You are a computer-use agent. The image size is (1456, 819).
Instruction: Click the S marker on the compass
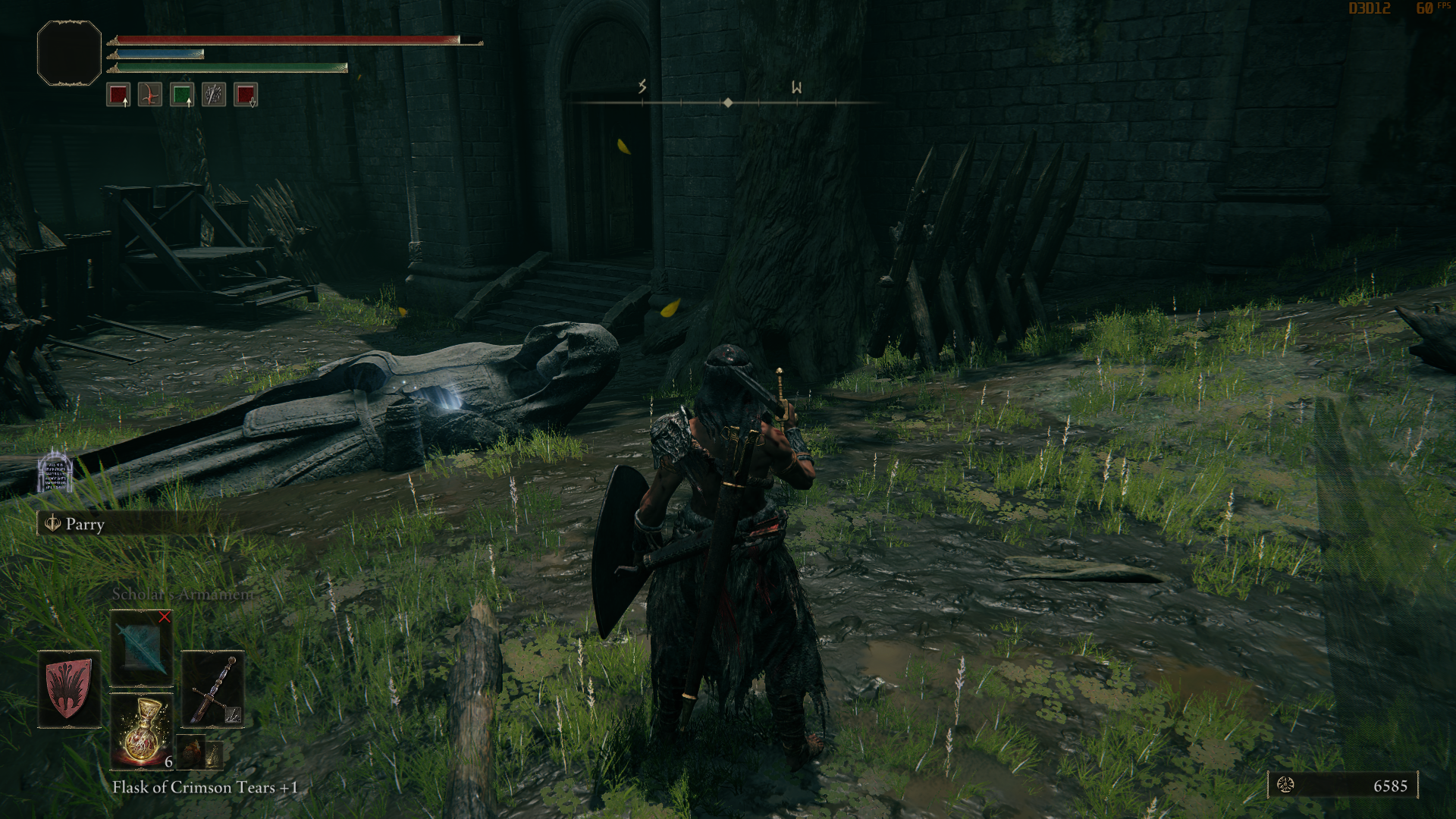pos(642,88)
